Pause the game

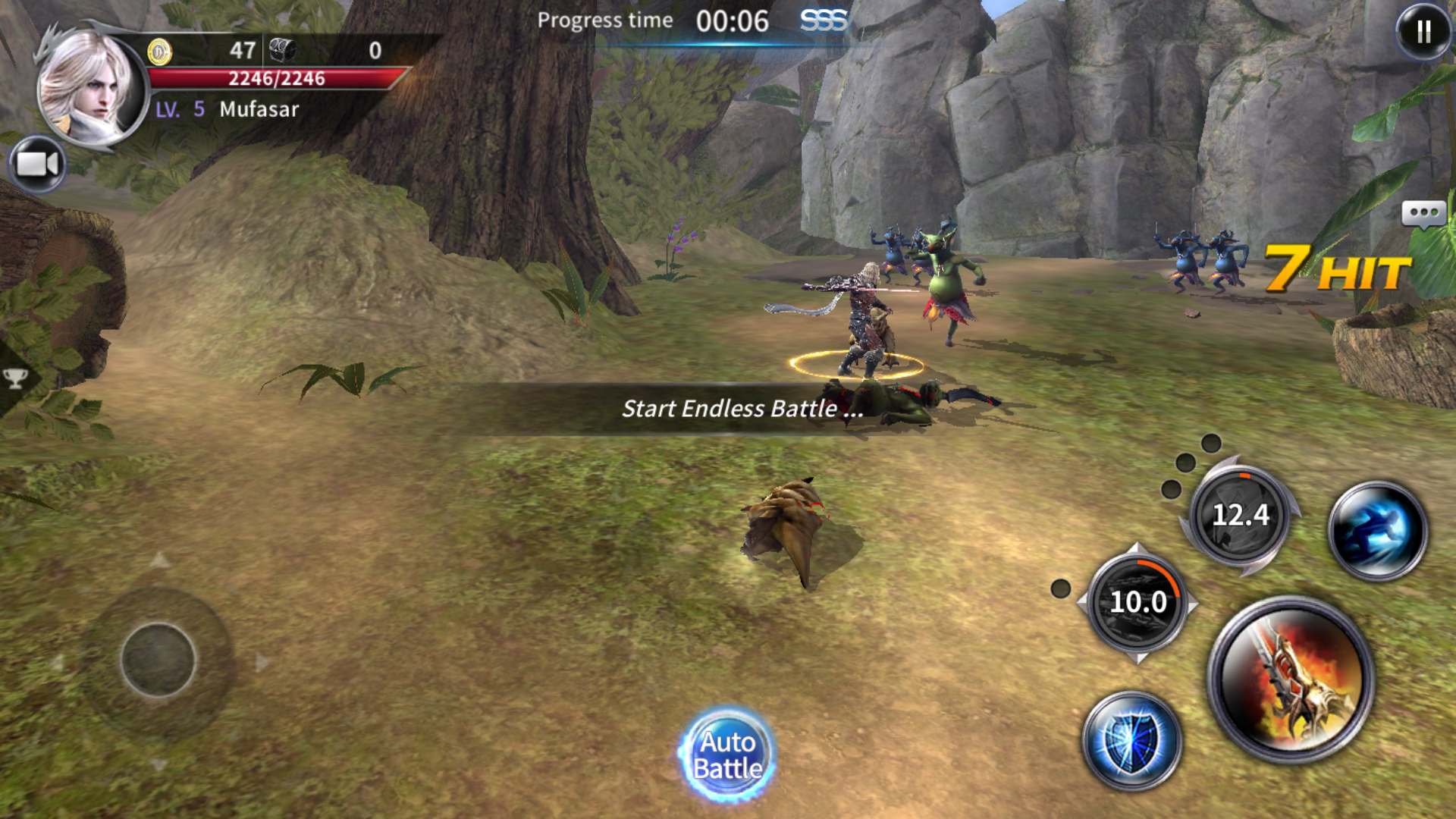[x=1423, y=32]
